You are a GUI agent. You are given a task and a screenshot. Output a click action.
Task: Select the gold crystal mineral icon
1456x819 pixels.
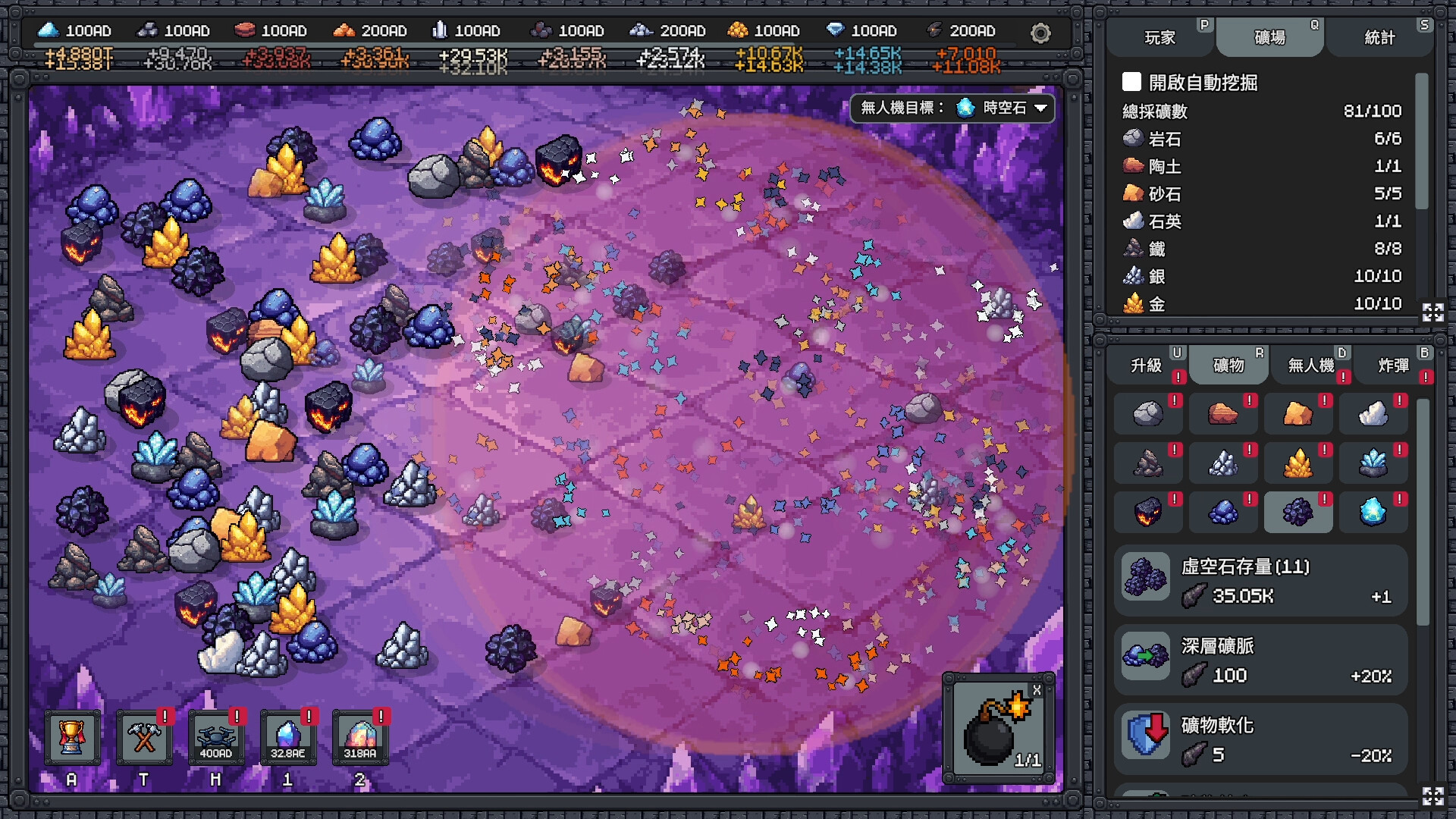pyautogui.click(x=1299, y=463)
